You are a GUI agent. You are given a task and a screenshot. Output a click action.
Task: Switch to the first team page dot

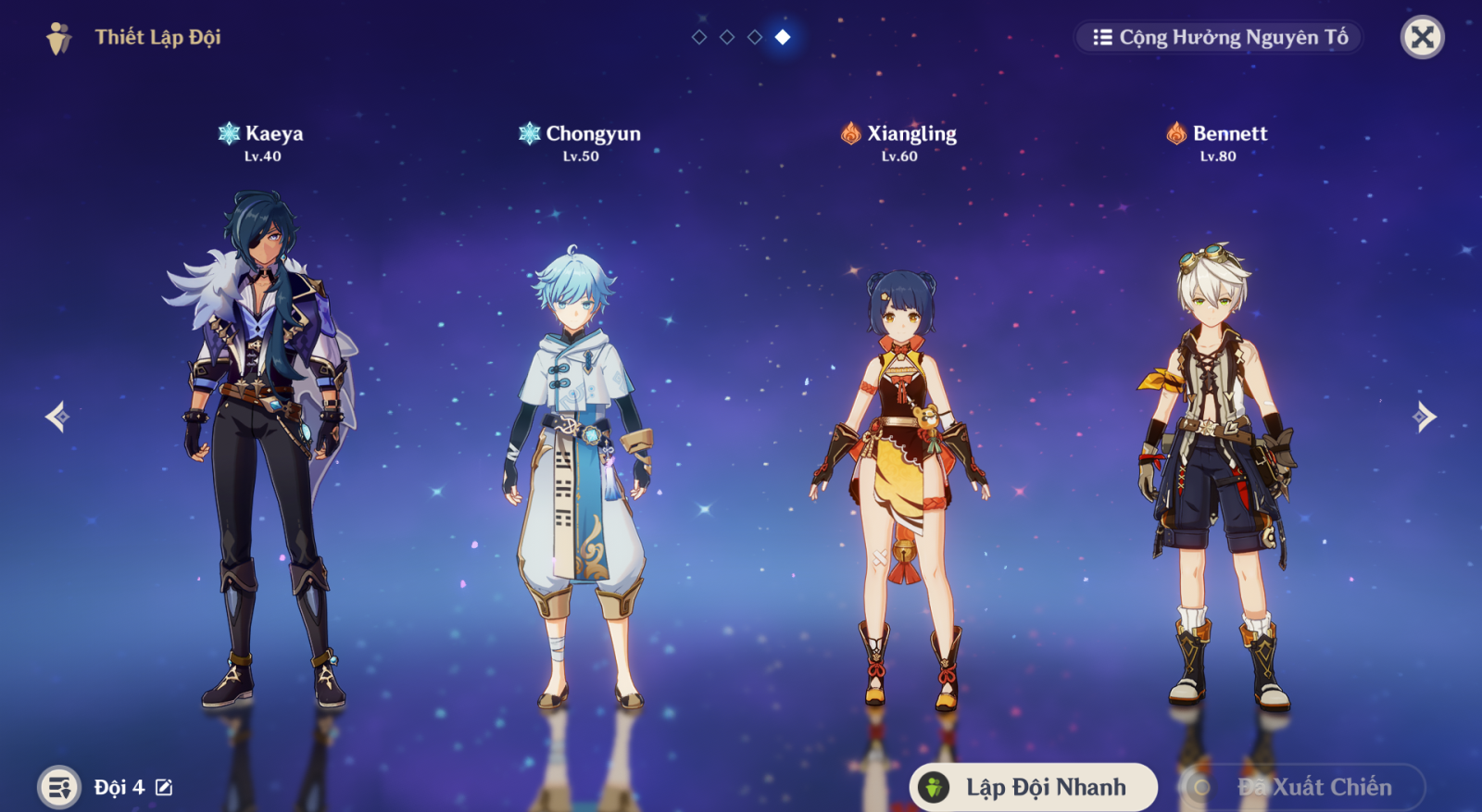point(699,37)
